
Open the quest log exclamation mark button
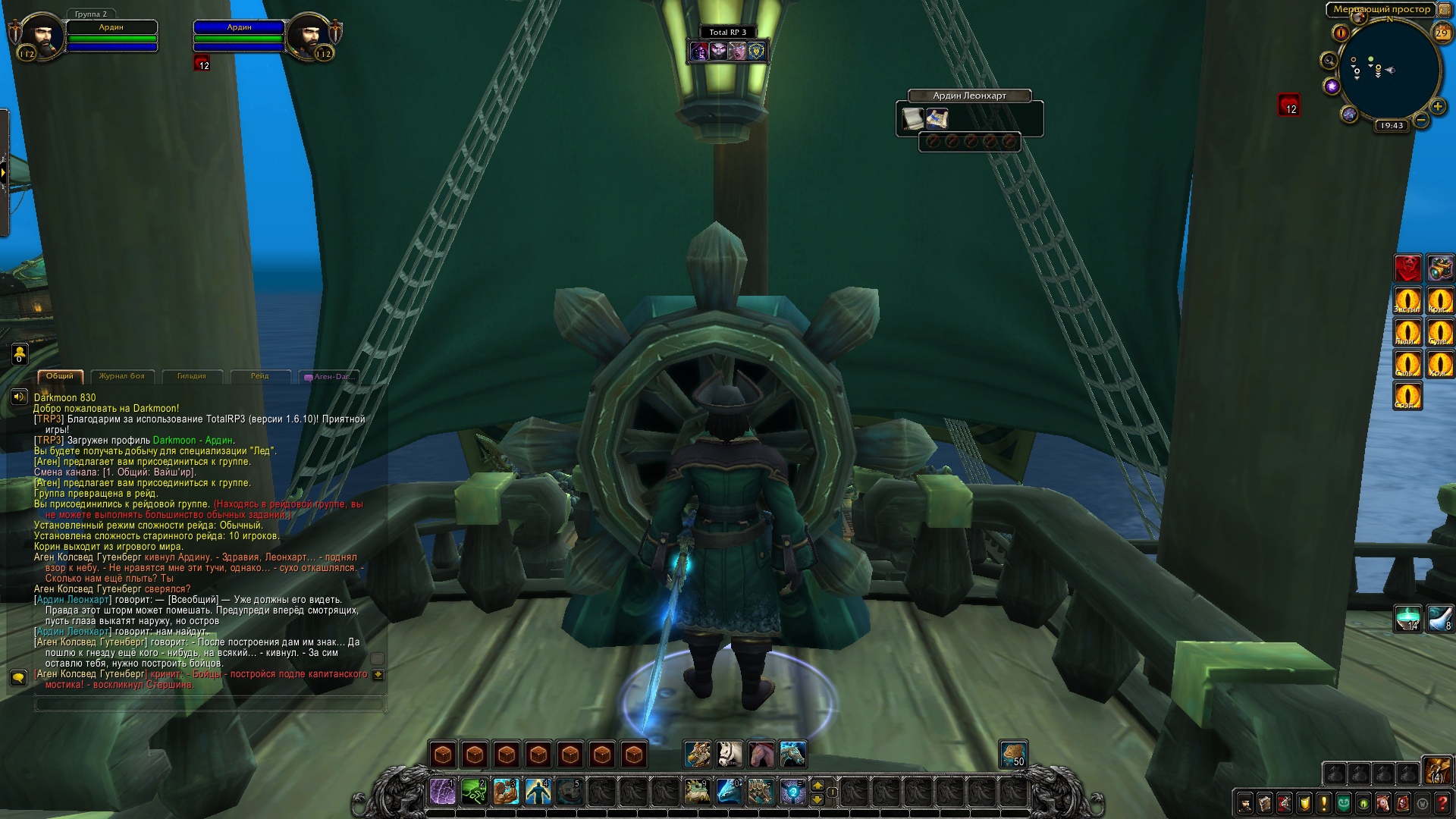pyautogui.click(x=1324, y=802)
